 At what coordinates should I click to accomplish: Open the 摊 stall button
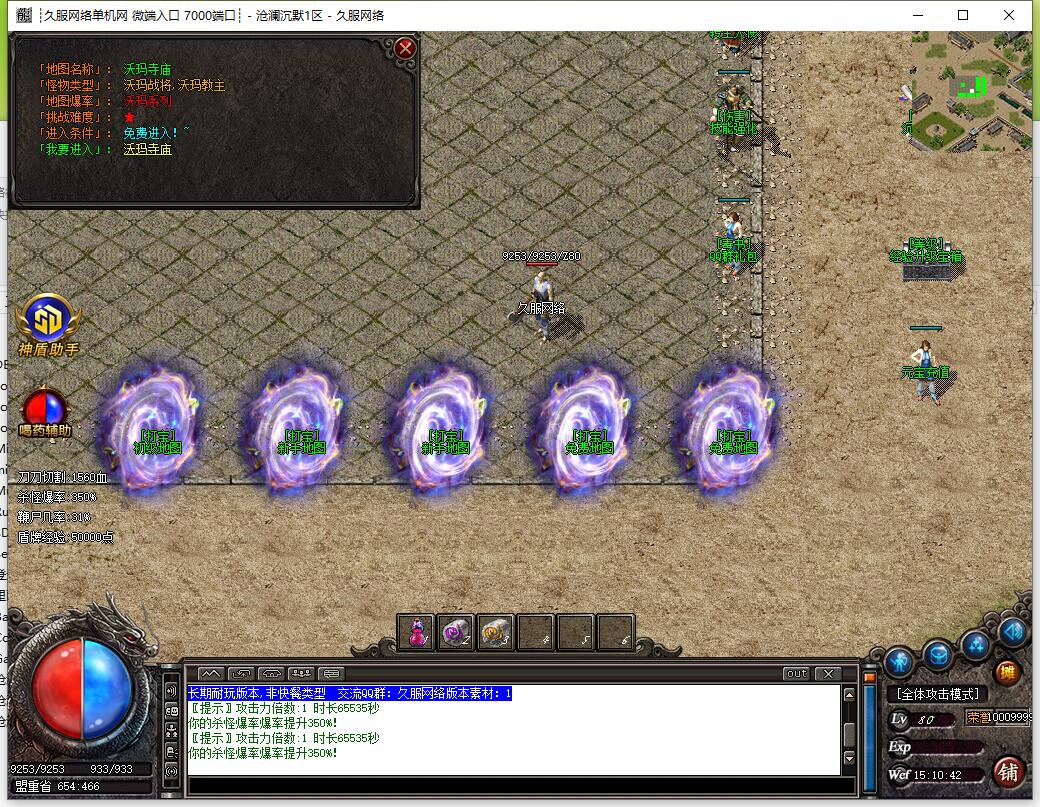[x=1007, y=672]
